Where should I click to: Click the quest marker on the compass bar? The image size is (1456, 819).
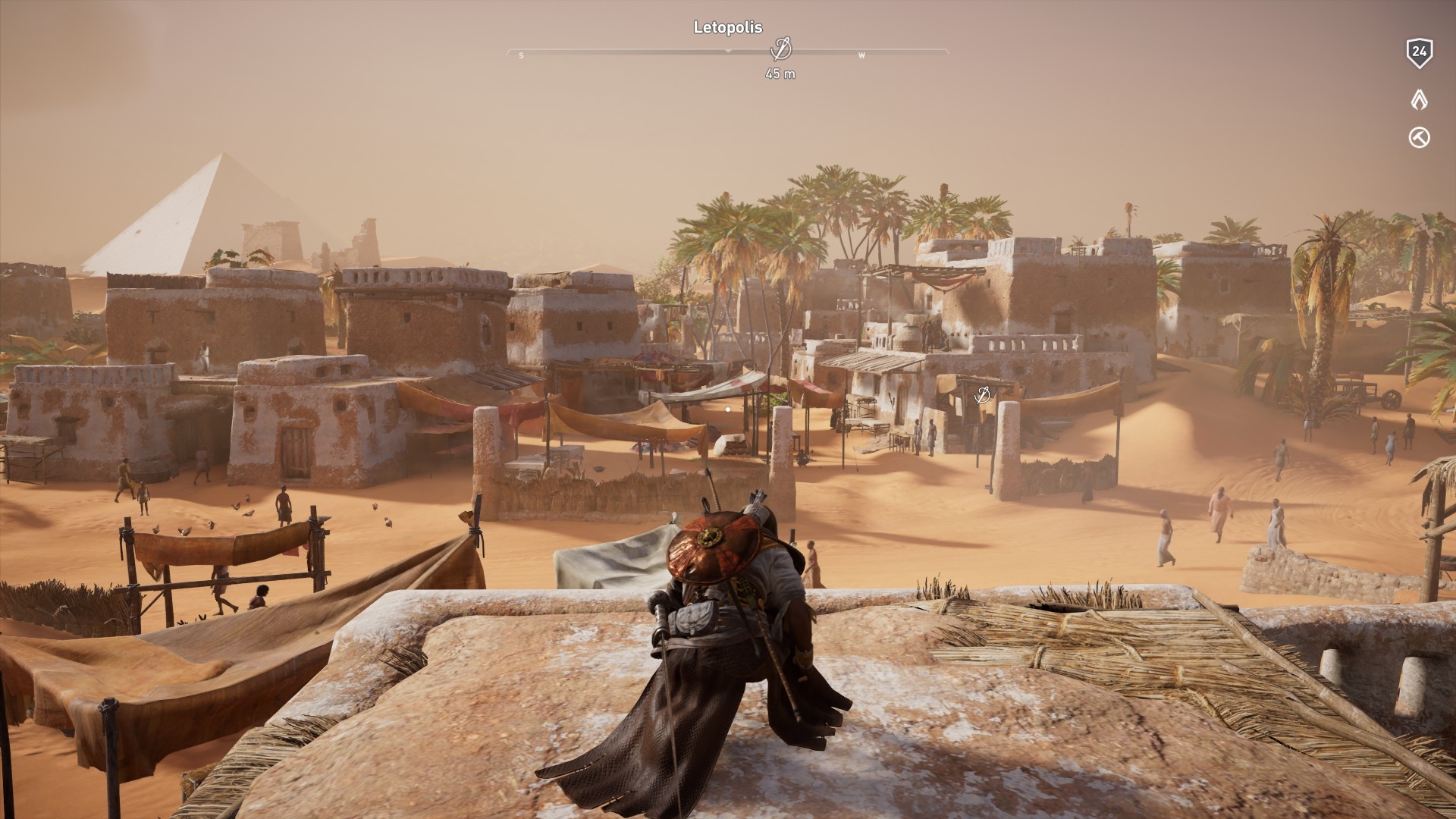[780, 49]
